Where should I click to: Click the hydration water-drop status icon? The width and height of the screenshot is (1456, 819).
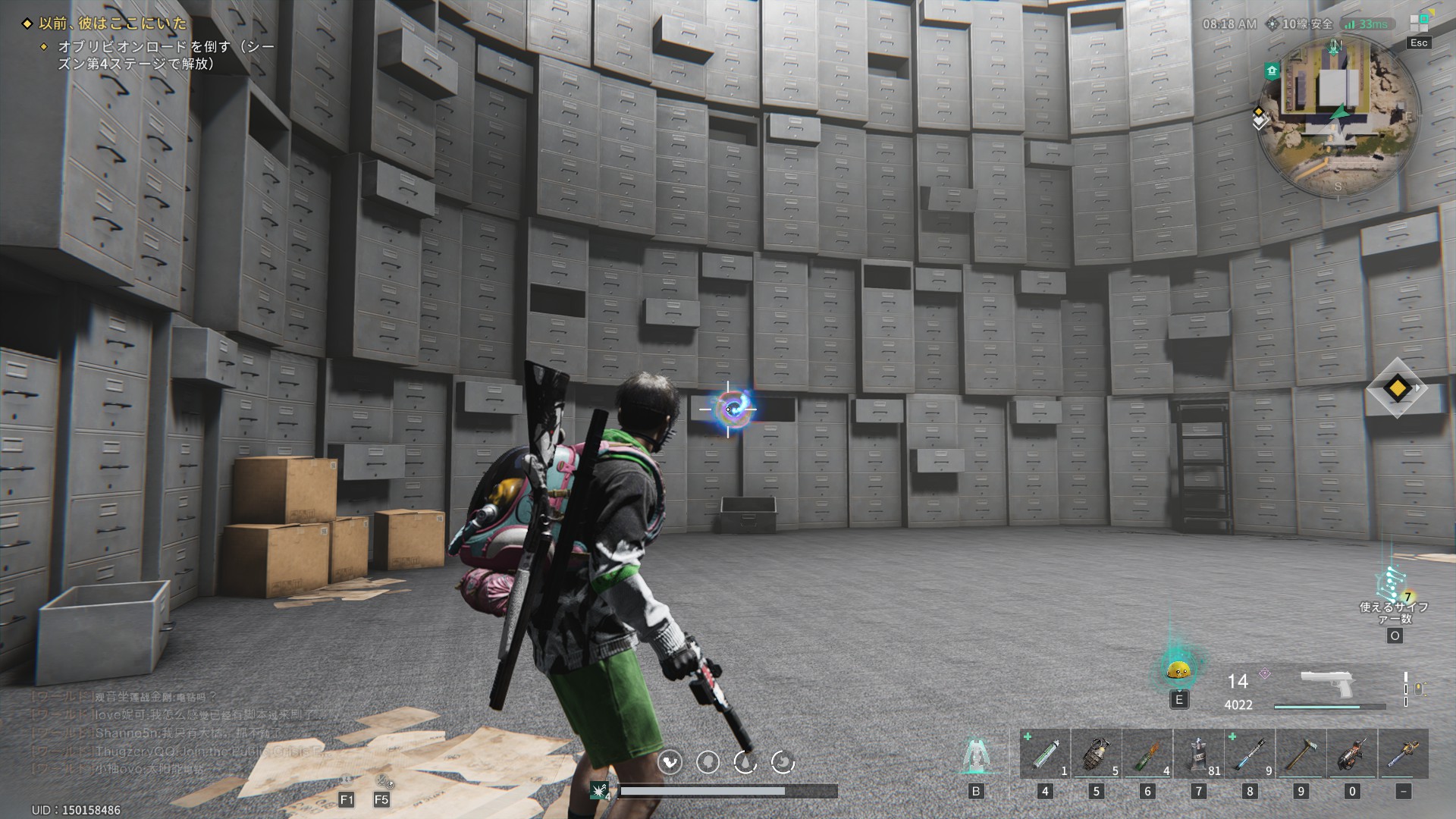pyautogui.click(x=745, y=762)
